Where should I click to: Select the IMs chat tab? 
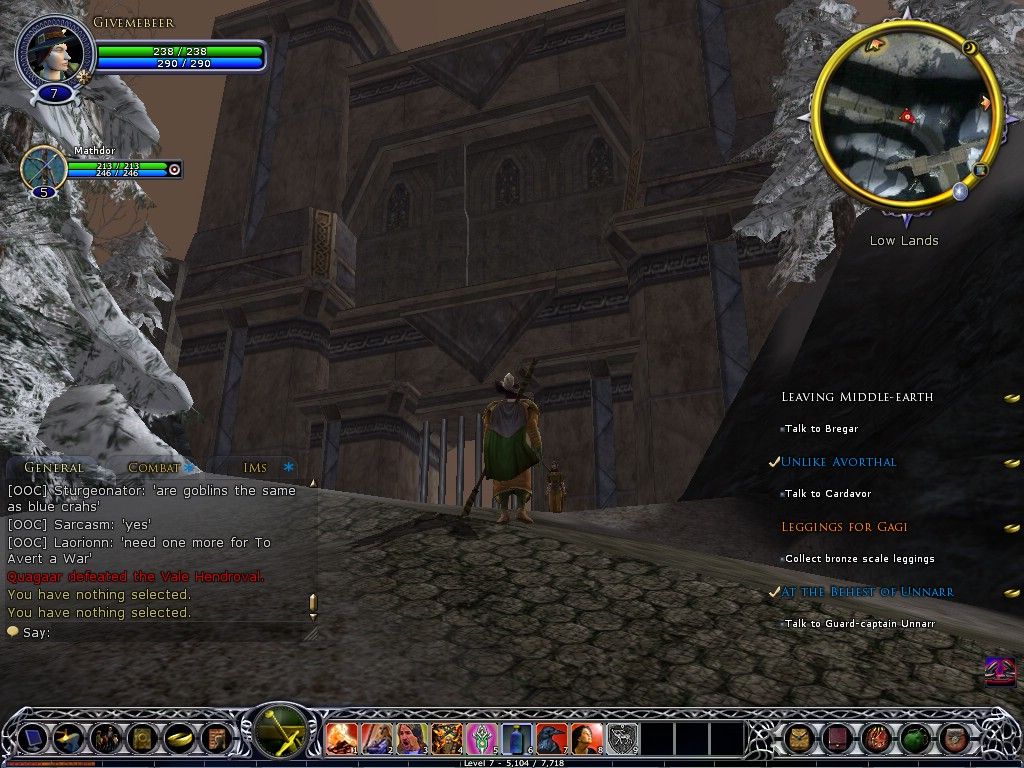tap(255, 467)
